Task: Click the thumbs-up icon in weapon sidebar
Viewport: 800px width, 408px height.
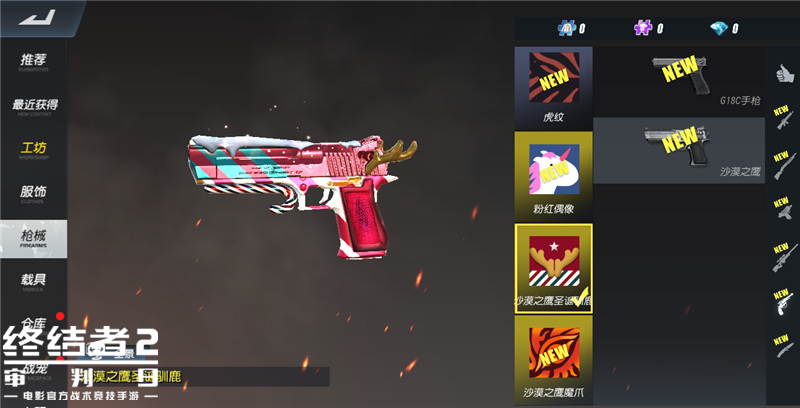Action: tap(783, 73)
